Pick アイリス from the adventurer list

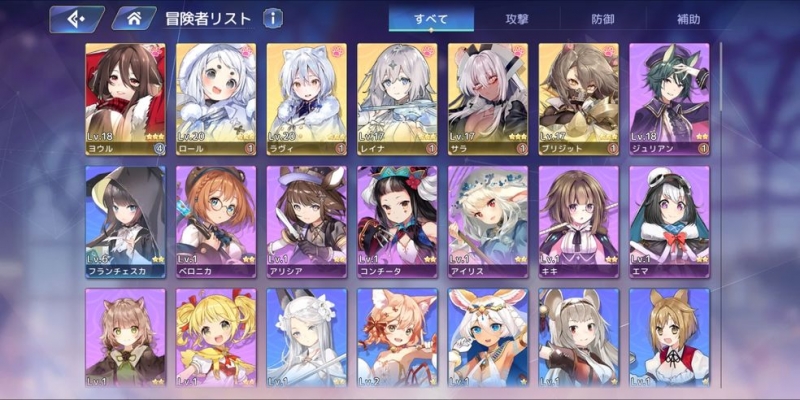[x=488, y=220]
